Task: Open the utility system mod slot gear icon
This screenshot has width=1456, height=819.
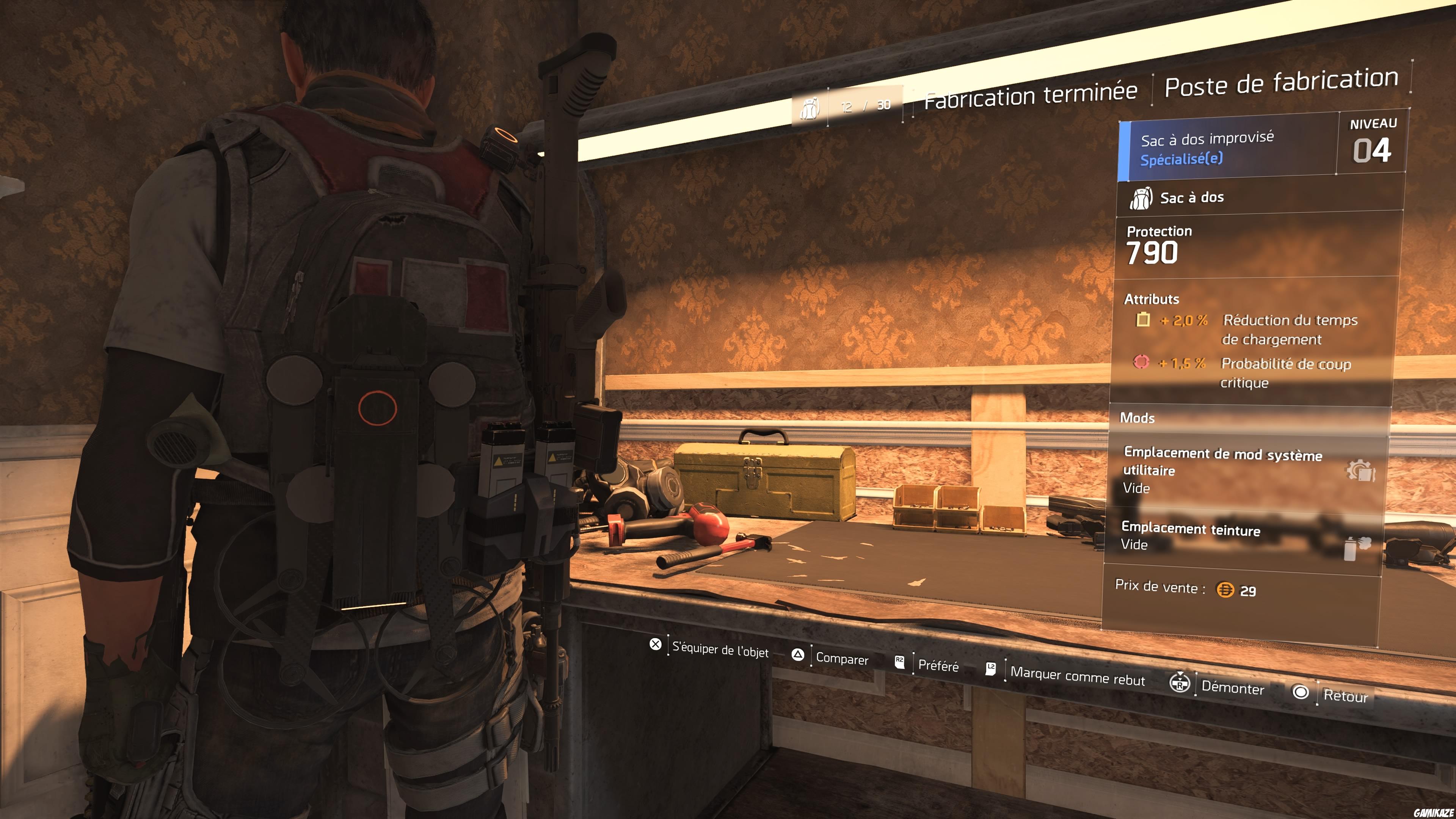Action: click(x=1360, y=470)
